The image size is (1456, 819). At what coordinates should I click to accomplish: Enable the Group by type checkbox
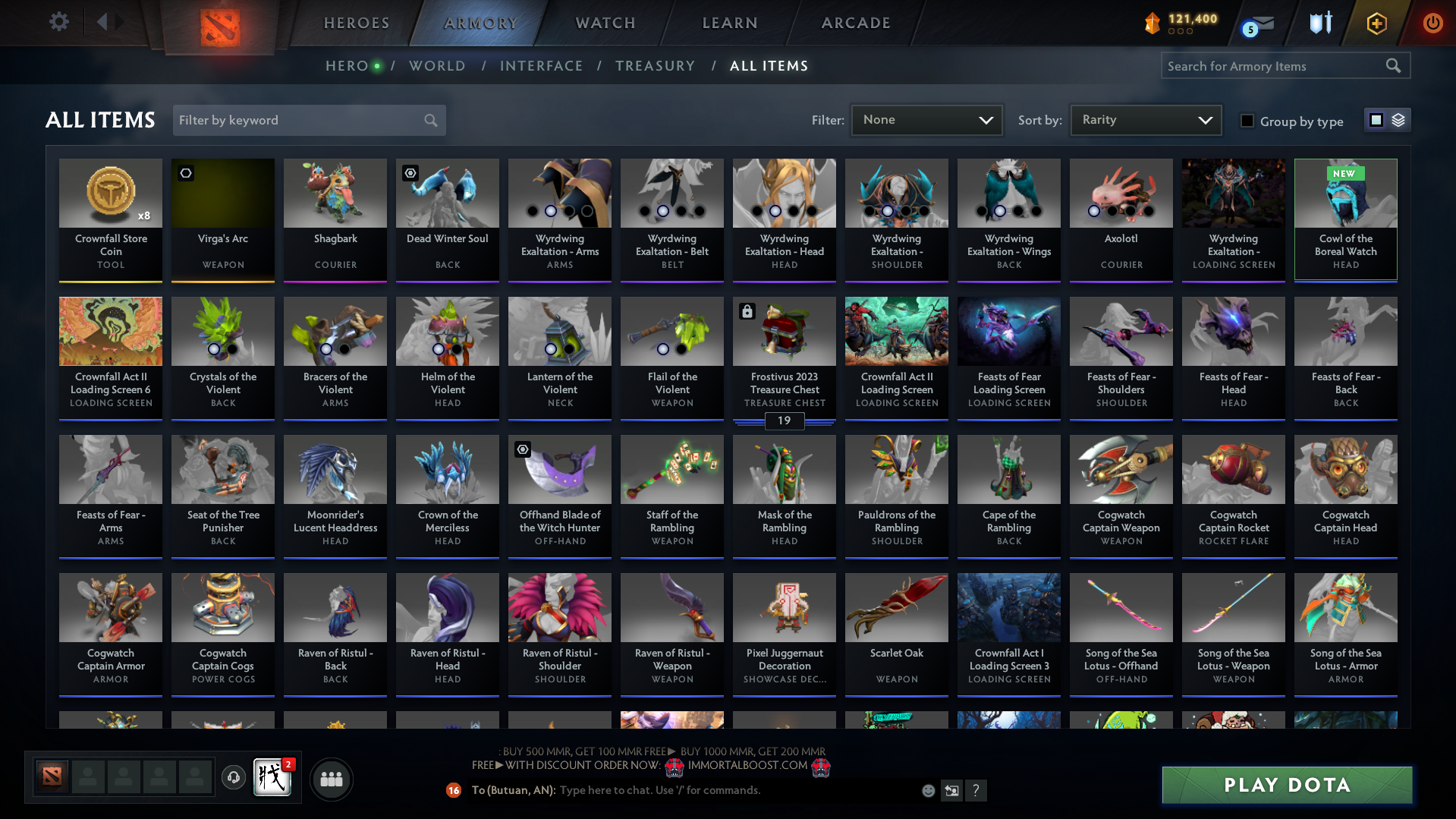tap(1247, 121)
